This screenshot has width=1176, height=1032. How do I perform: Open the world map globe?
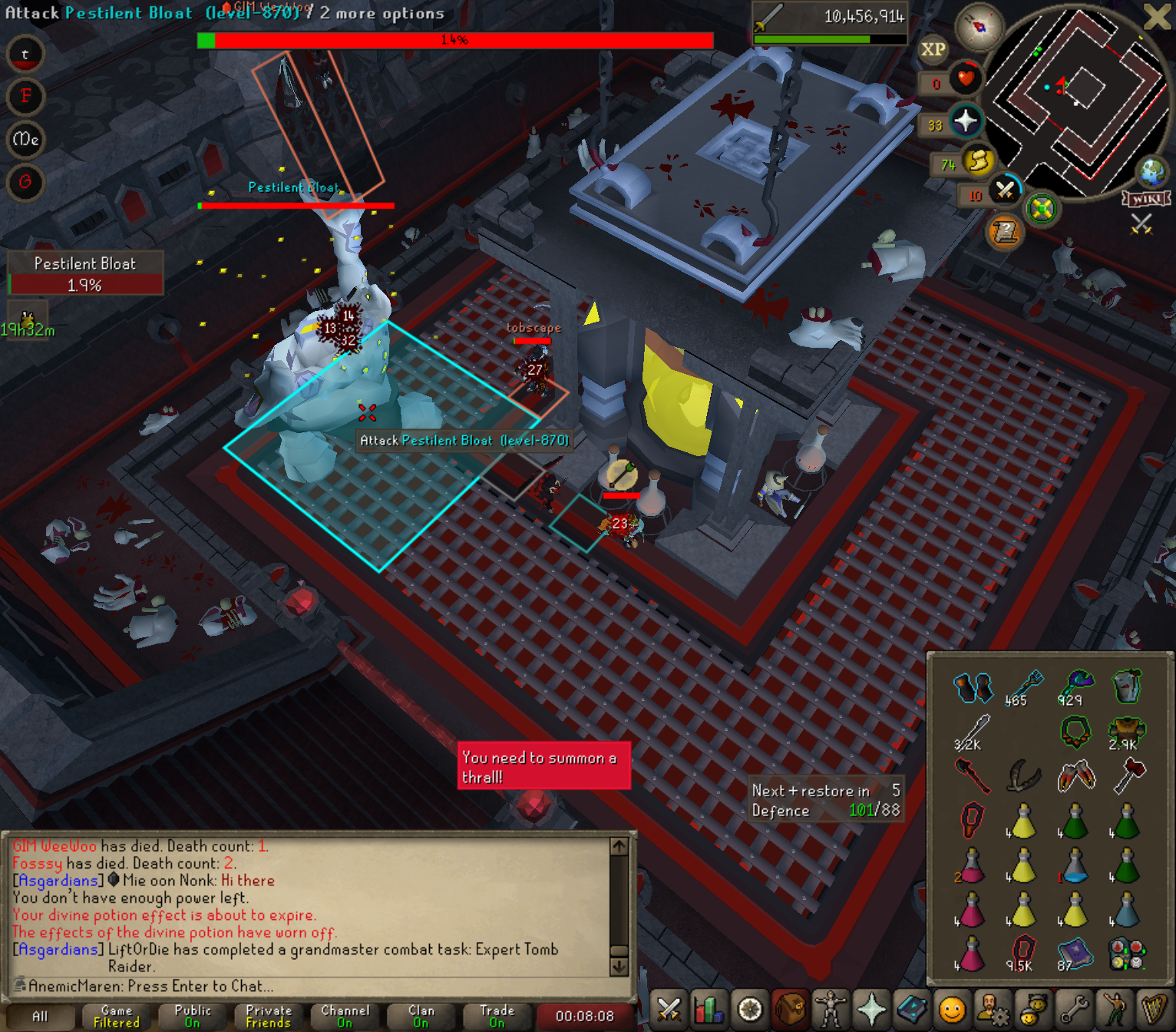[1152, 172]
